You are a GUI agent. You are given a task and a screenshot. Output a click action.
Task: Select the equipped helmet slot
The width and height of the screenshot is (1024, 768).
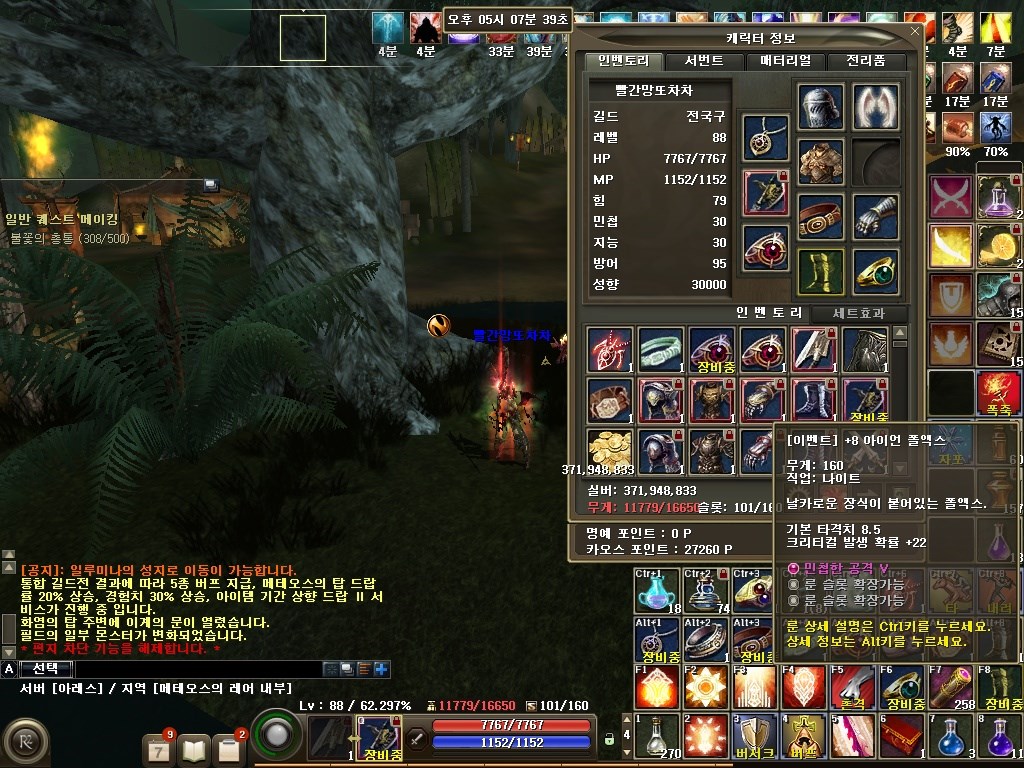[821, 107]
